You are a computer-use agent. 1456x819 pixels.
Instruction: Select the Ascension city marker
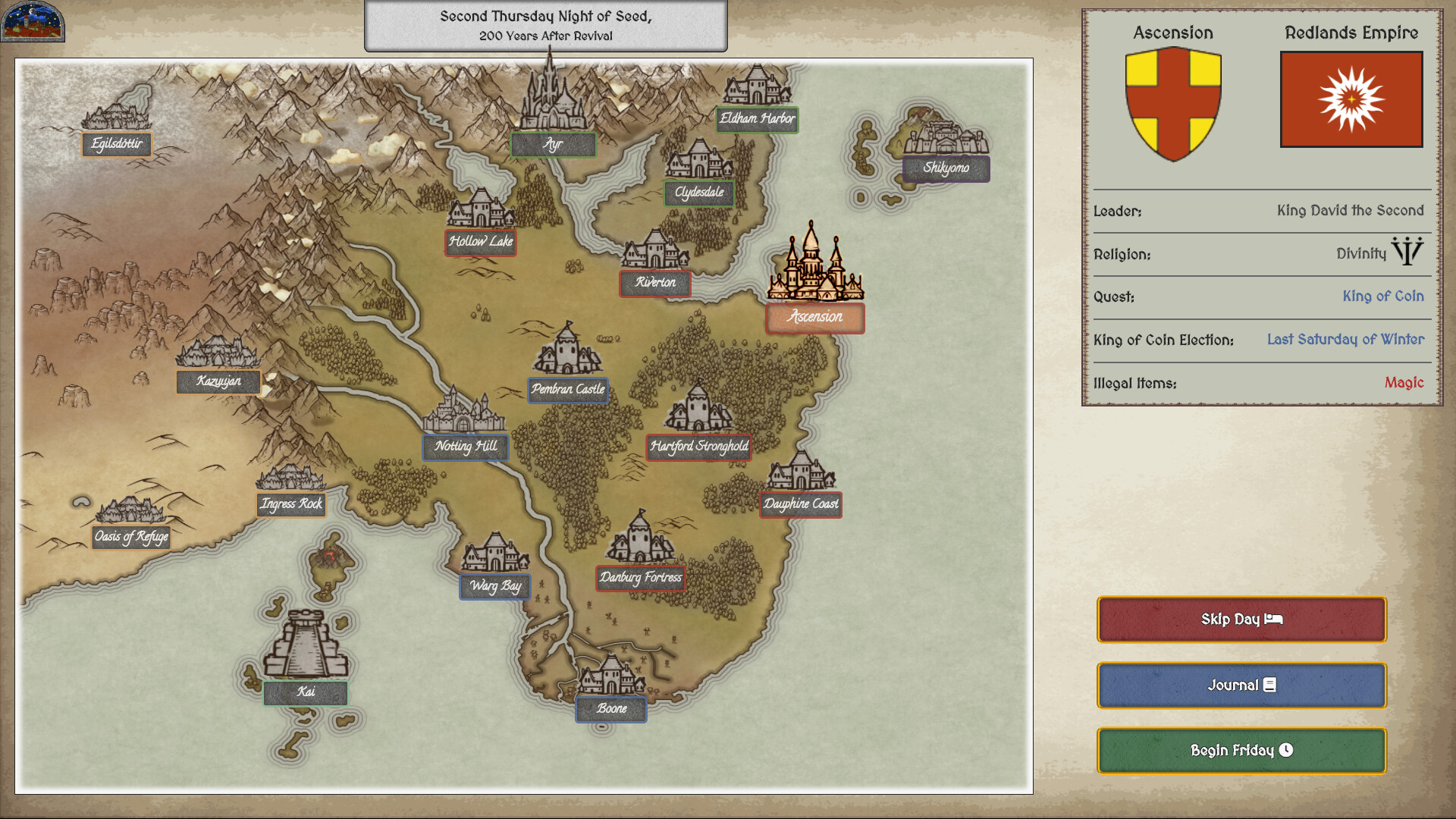814,318
